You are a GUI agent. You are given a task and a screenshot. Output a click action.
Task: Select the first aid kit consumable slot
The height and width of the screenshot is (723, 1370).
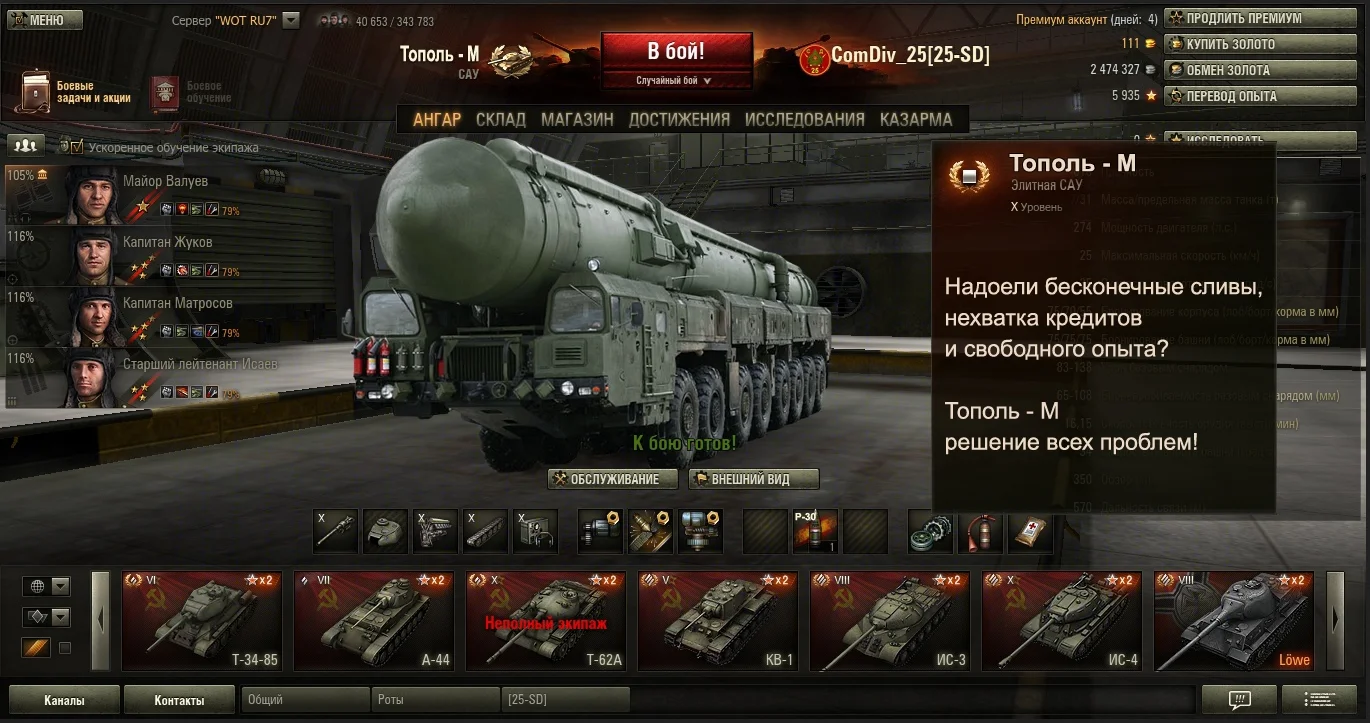(1030, 531)
